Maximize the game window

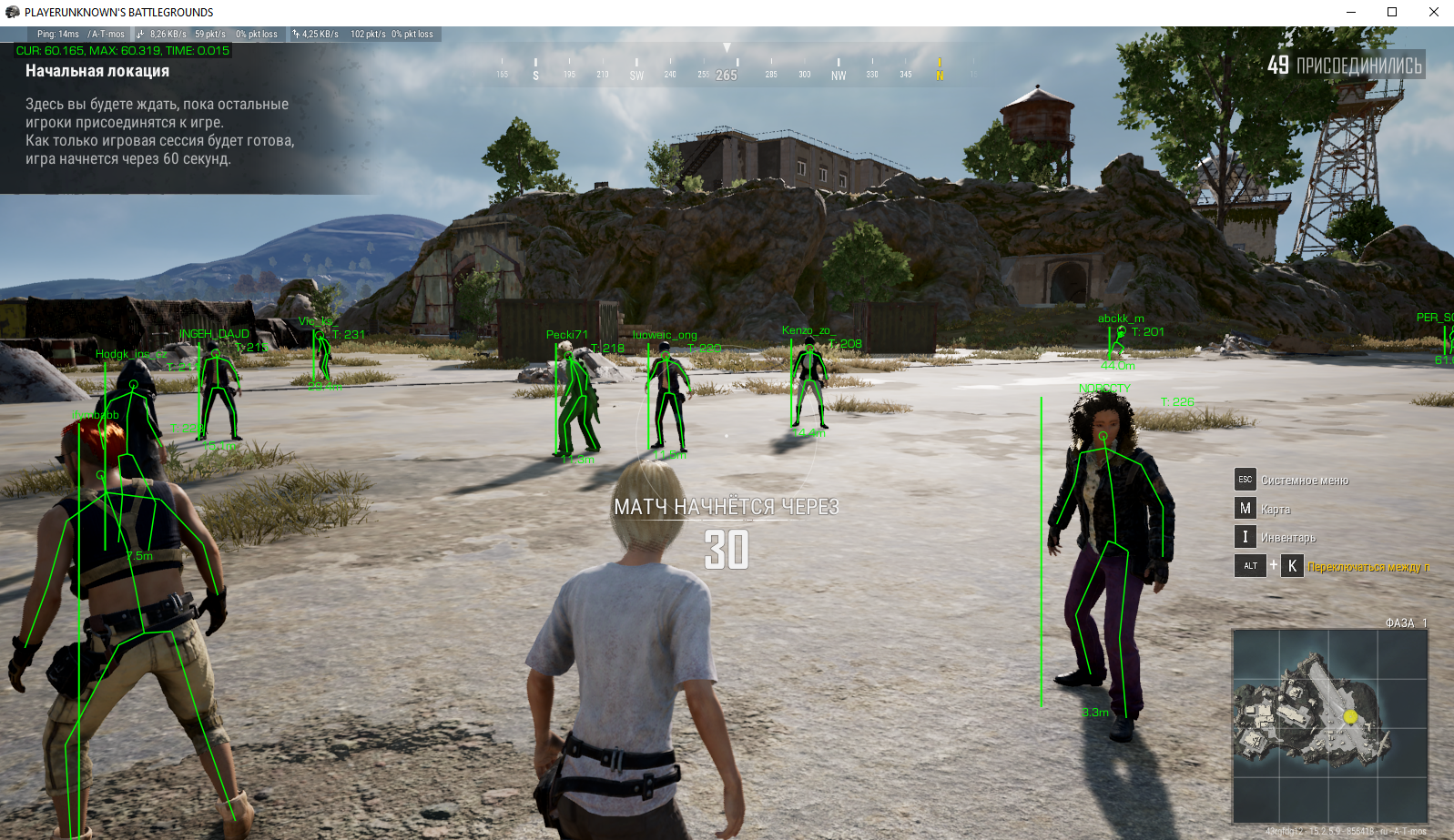click(1391, 12)
